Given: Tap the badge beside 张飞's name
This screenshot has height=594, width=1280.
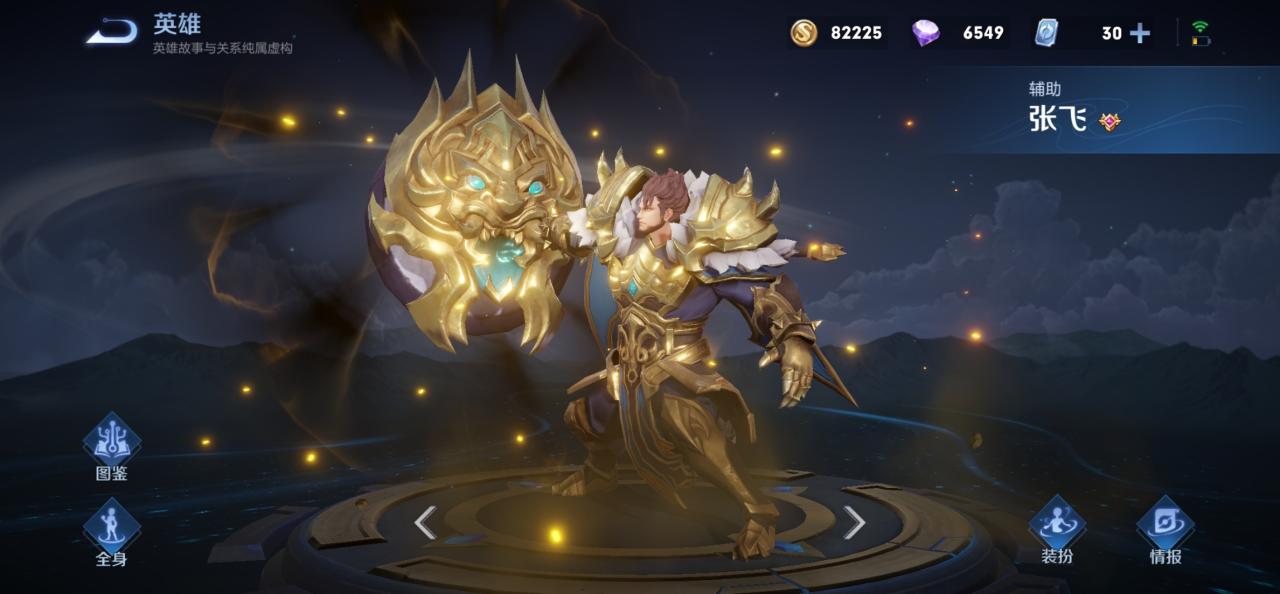Looking at the screenshot, I should pos(1109,121).
